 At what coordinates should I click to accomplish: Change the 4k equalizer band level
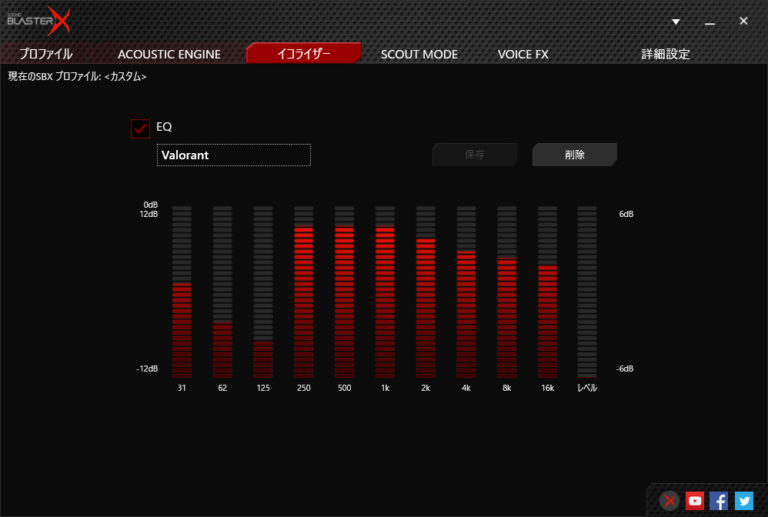tap(466, 290)
